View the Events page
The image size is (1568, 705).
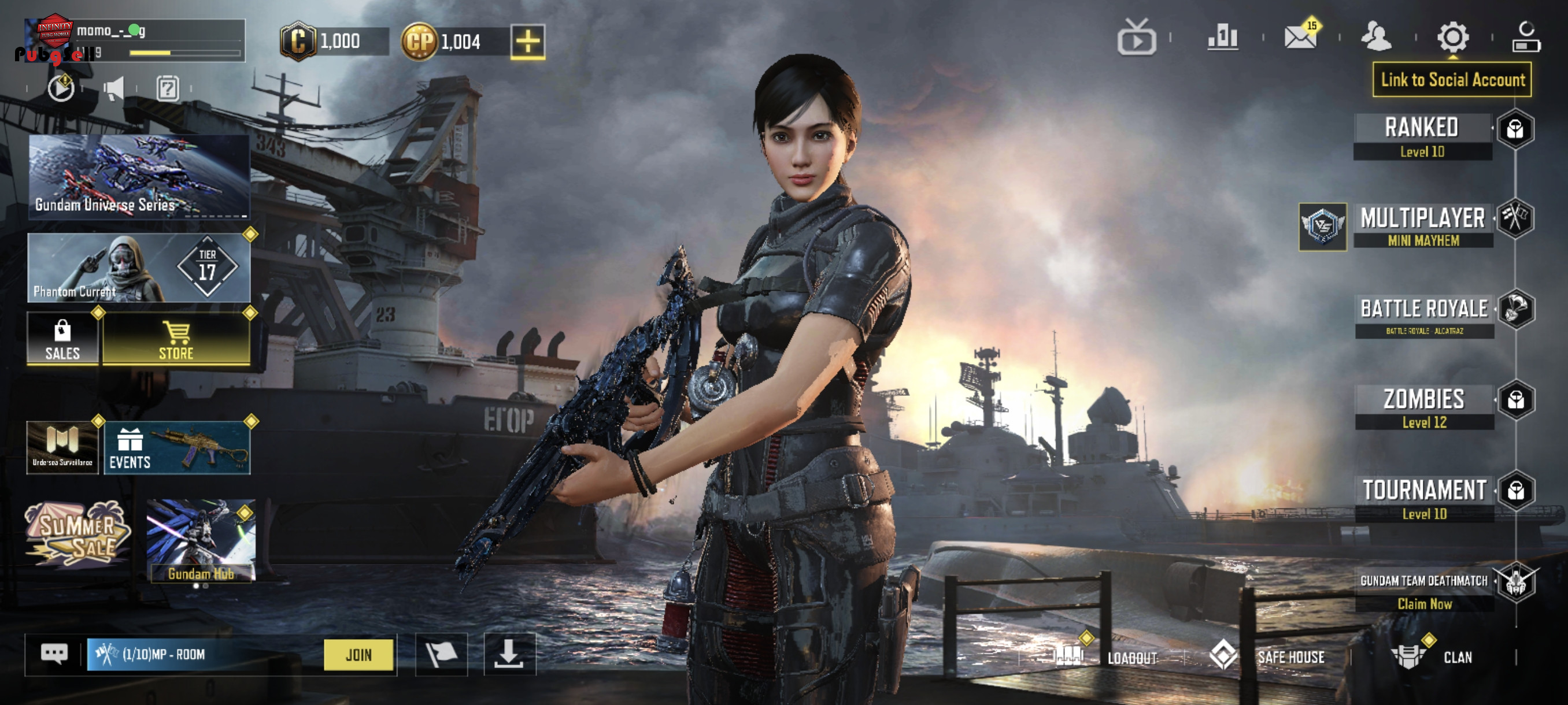click(x=176, y=448)
